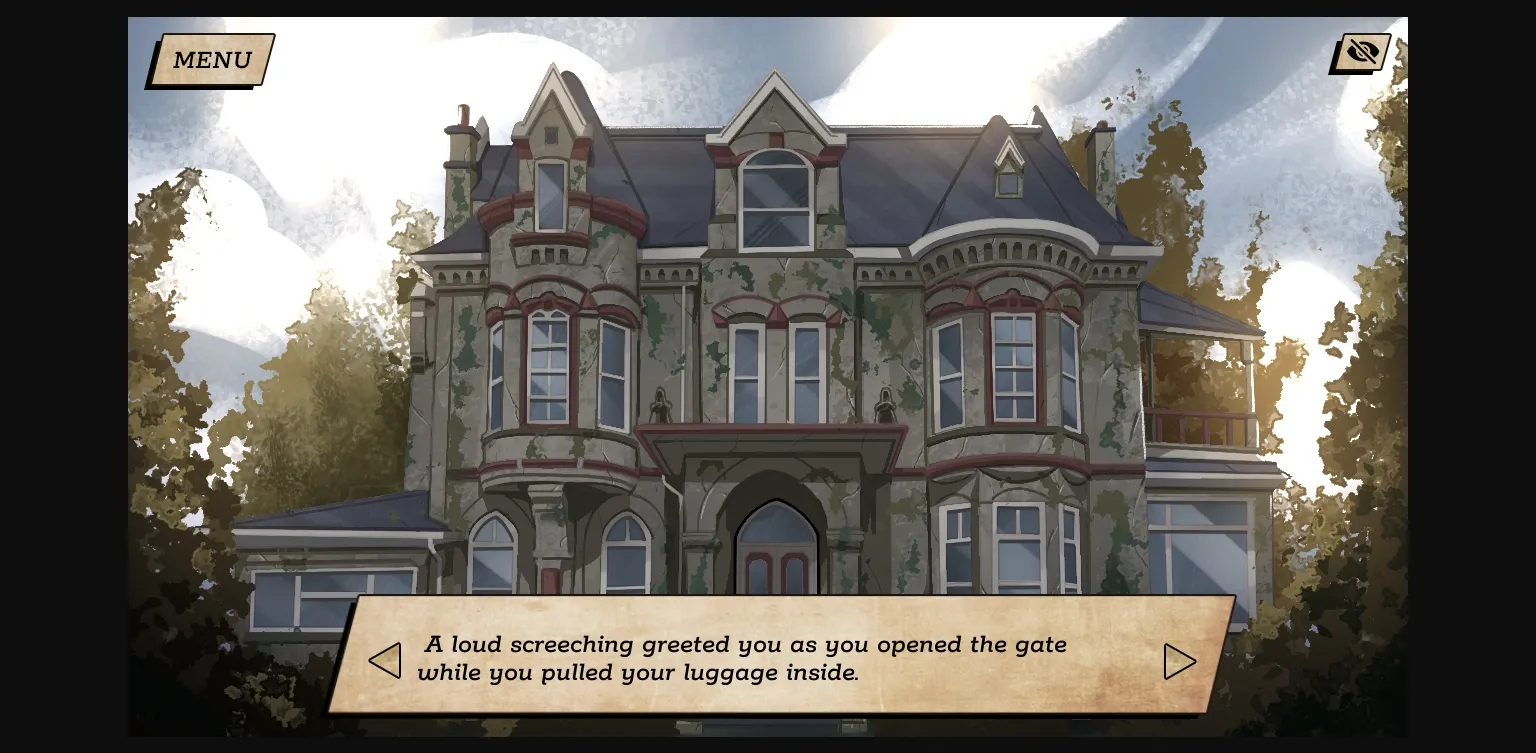
Task: Click the left-pointing arrow beside the narration text
Action: [x=384, y=661]
